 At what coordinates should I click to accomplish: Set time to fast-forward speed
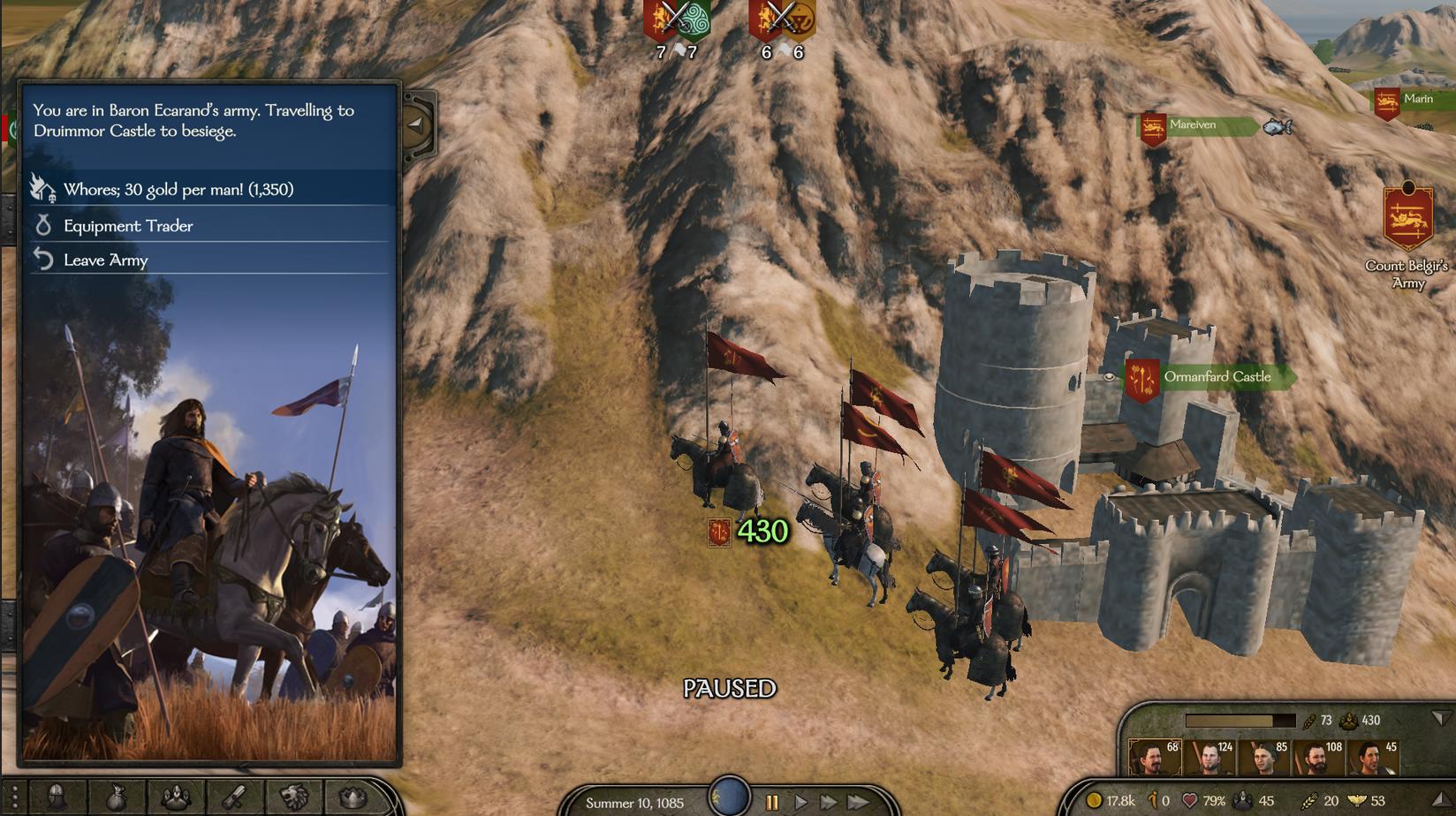[x=829, y=803]
